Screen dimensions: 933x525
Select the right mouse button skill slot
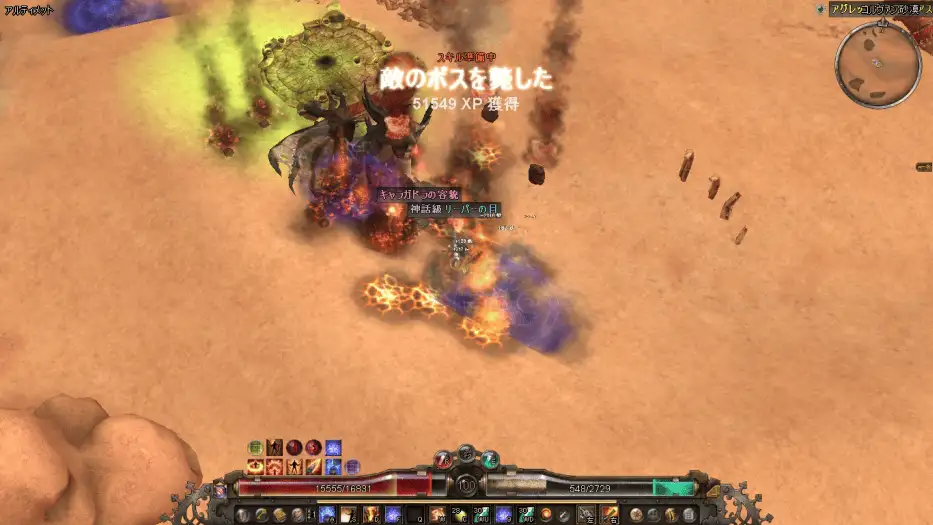coord(610,514)
